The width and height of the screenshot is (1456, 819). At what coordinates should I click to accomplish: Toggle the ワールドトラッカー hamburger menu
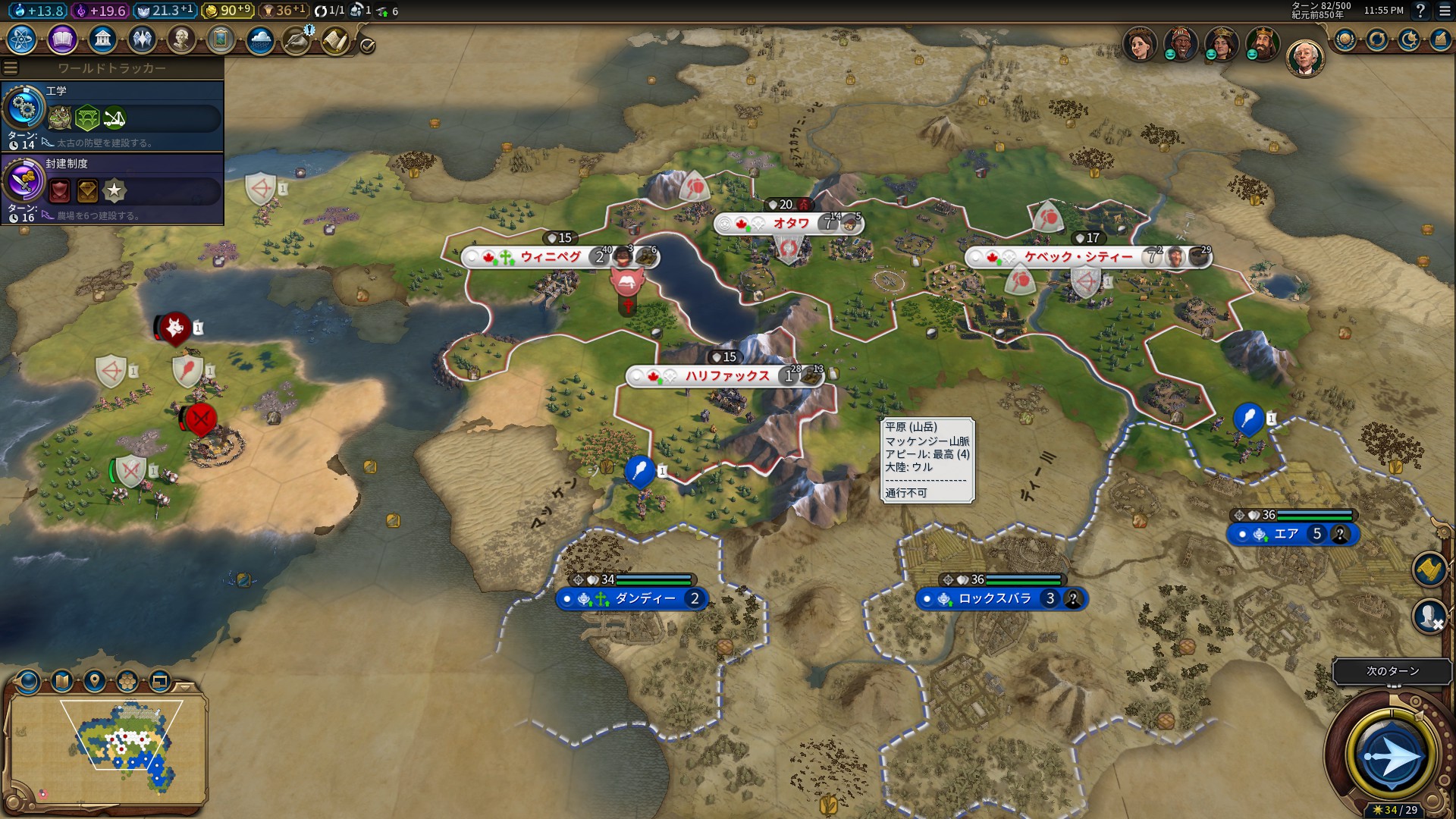[x=11, y=68]
